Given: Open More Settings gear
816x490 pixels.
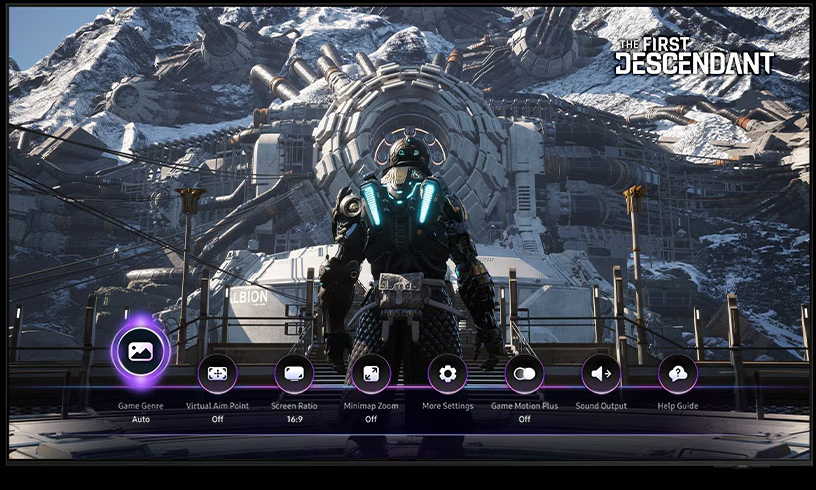Looking at the screenshot, I should (447, 374).
